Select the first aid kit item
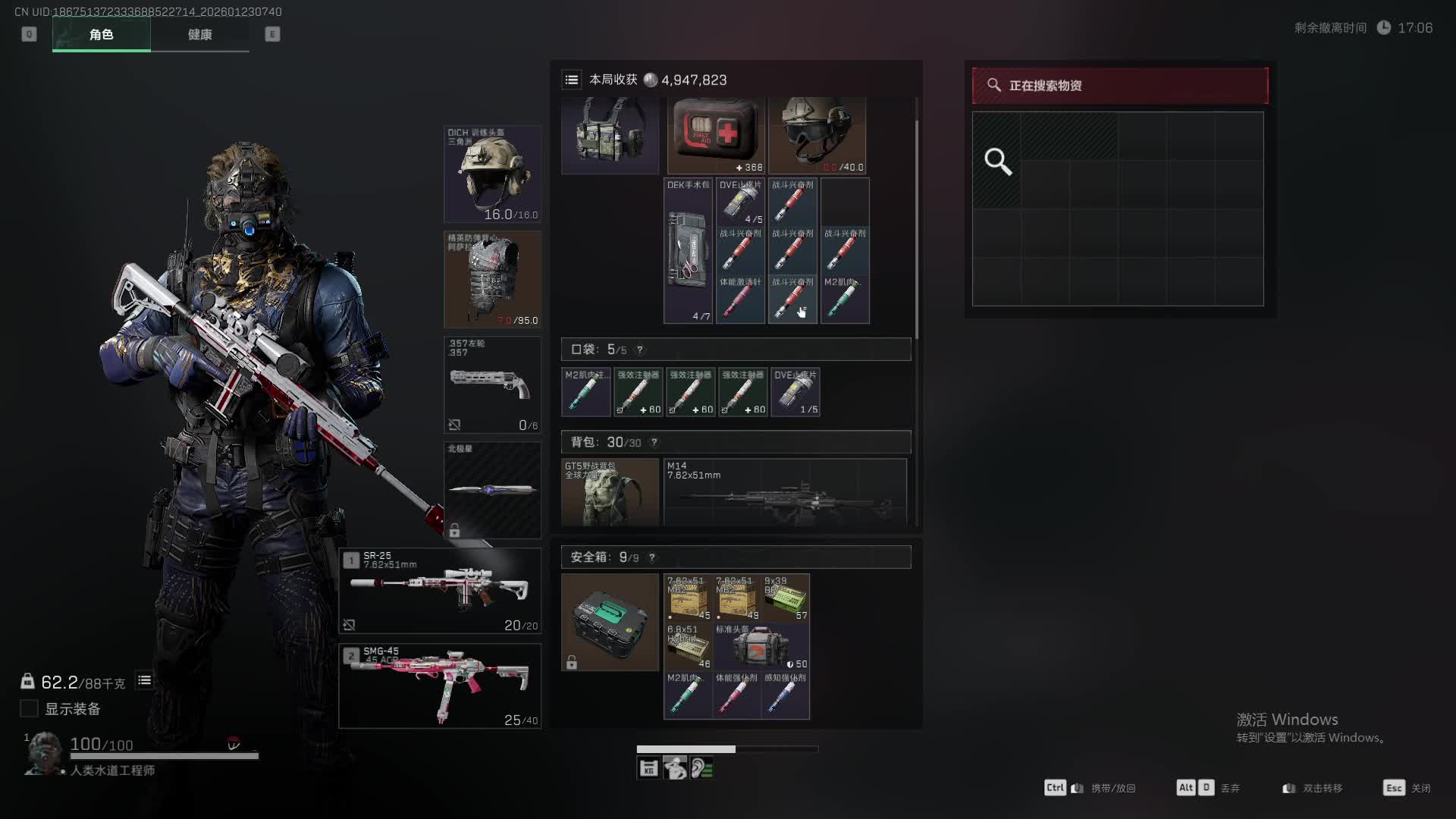1456x819 pixels. pos(716,135)
